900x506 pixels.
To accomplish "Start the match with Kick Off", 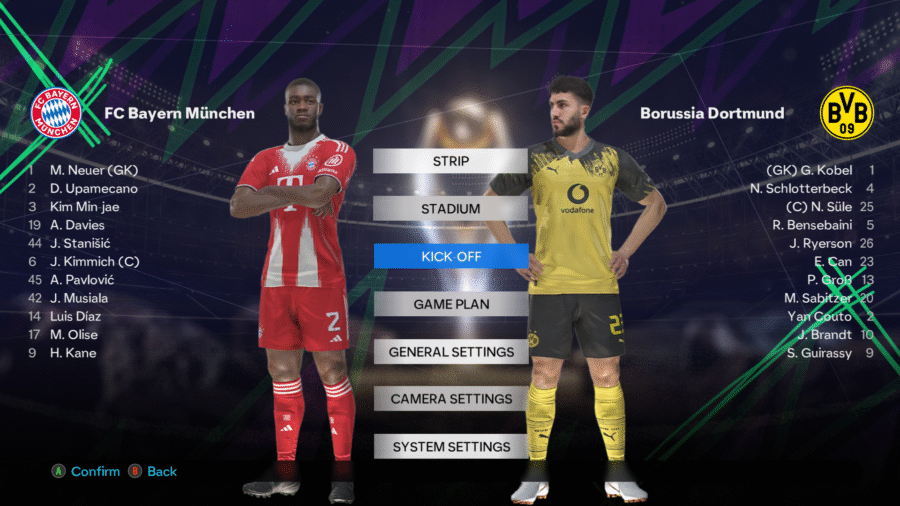I will [x=450, y=256].
